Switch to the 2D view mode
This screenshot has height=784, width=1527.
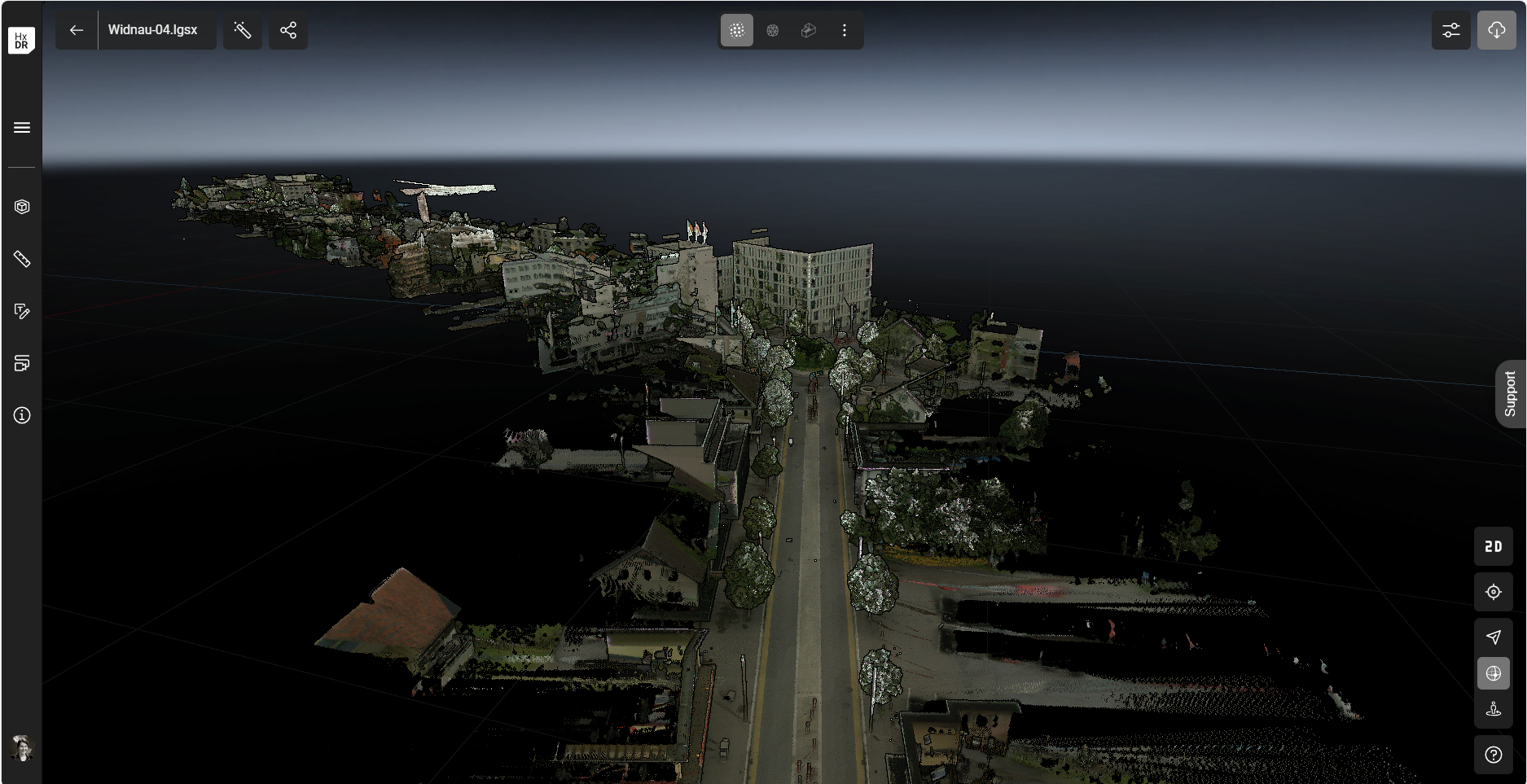[x=1494, y=546]
